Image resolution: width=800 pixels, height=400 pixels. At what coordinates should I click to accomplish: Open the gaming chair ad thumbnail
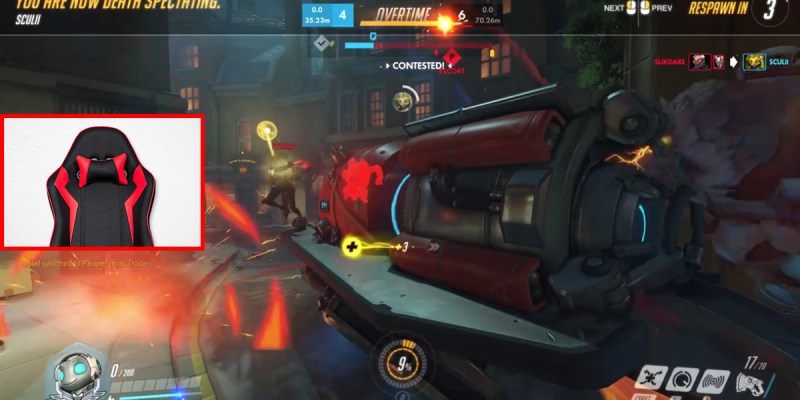click(103, 182)
